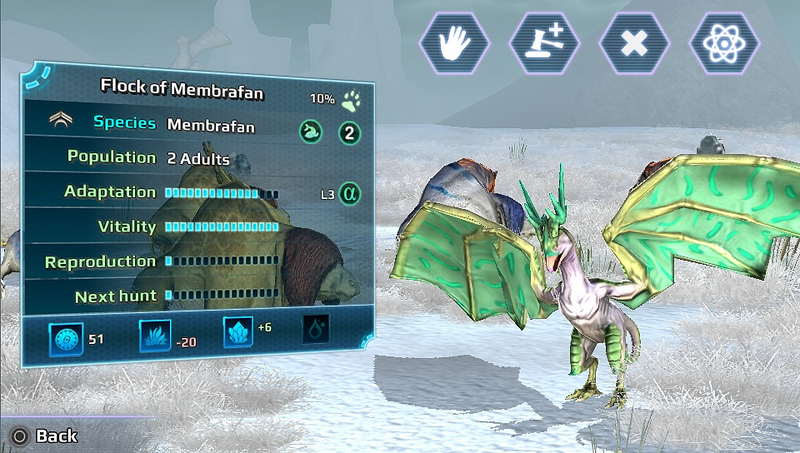Select the dimmed water droplet icon
The width and height of the screenshot is (800, 453).
[x=316, y=331]
